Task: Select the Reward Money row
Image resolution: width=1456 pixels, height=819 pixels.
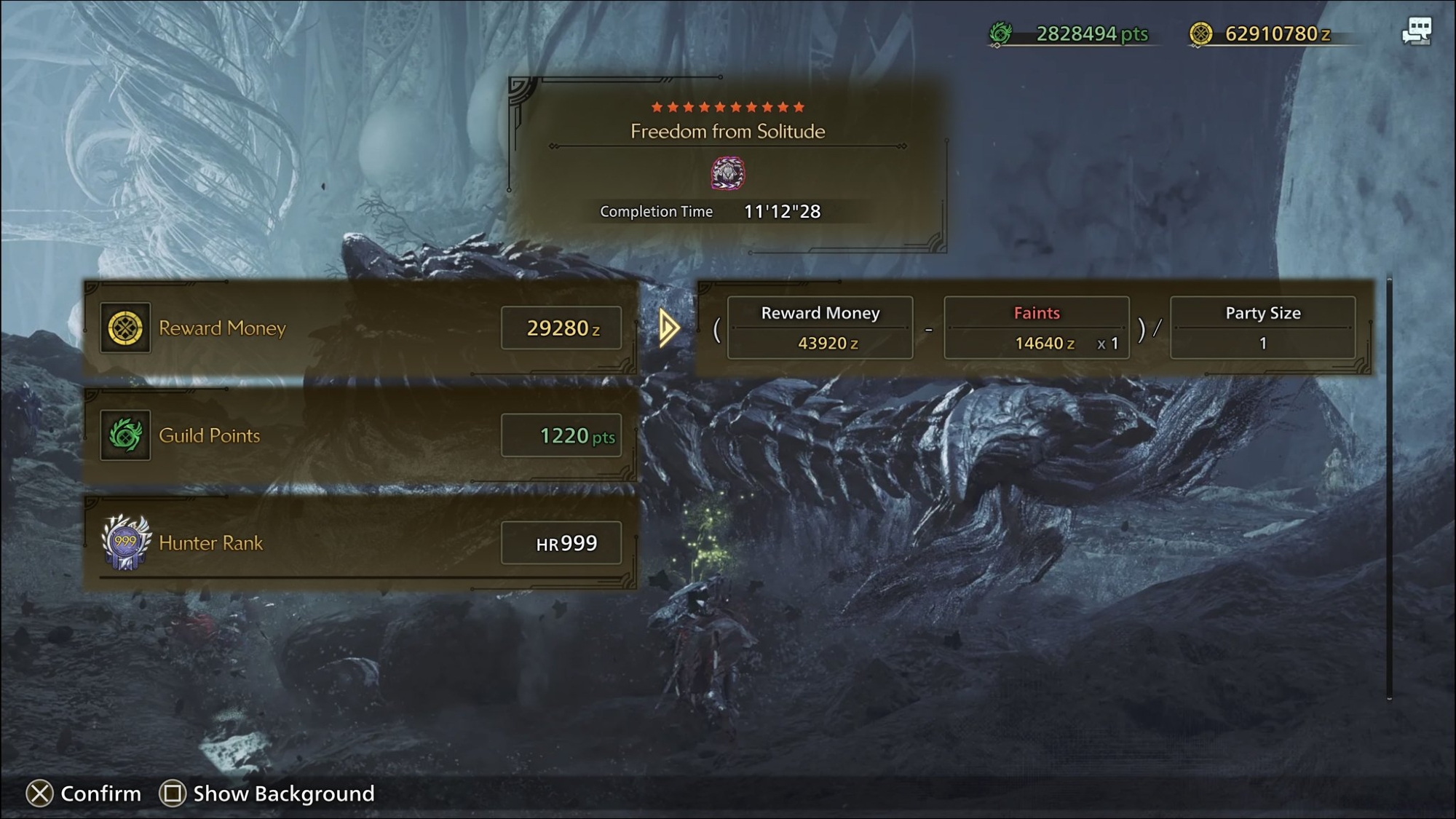Action: click(360, 328)
